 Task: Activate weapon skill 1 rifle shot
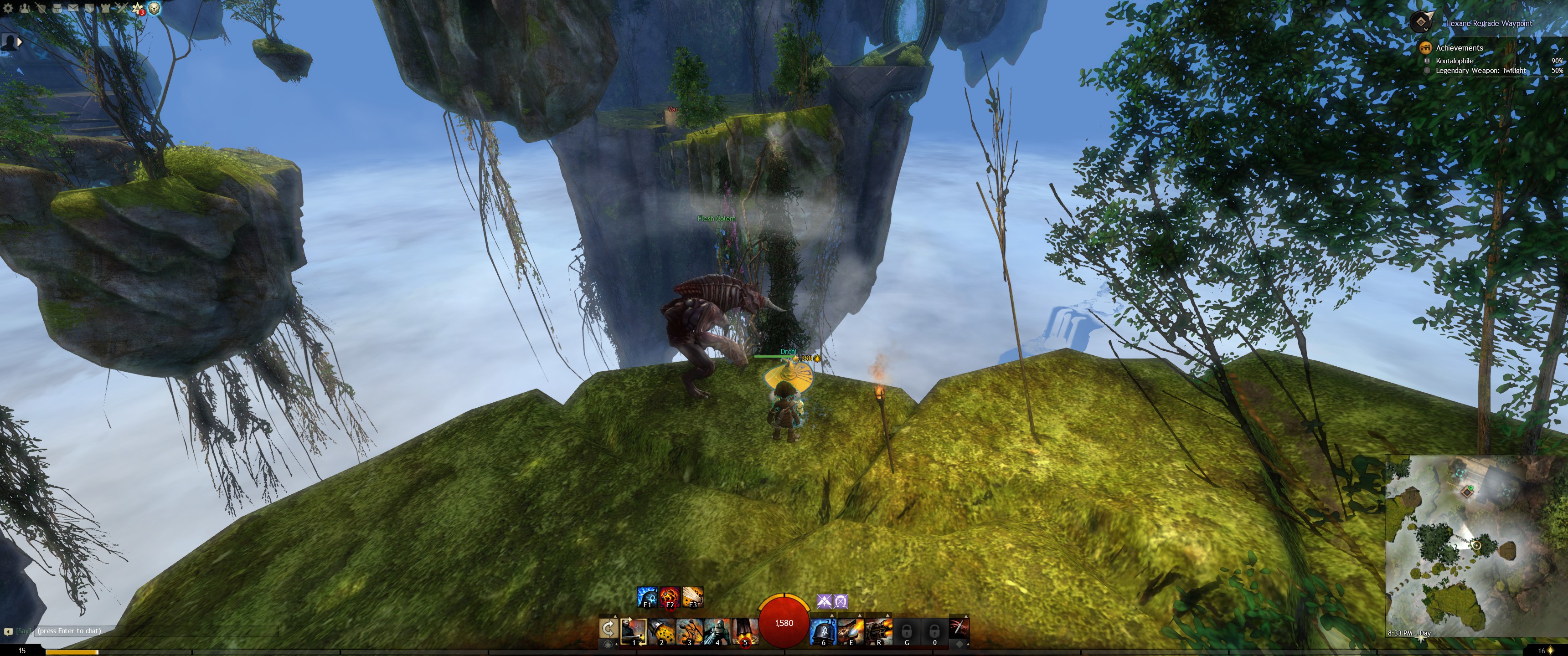click(x=633, y=630)
